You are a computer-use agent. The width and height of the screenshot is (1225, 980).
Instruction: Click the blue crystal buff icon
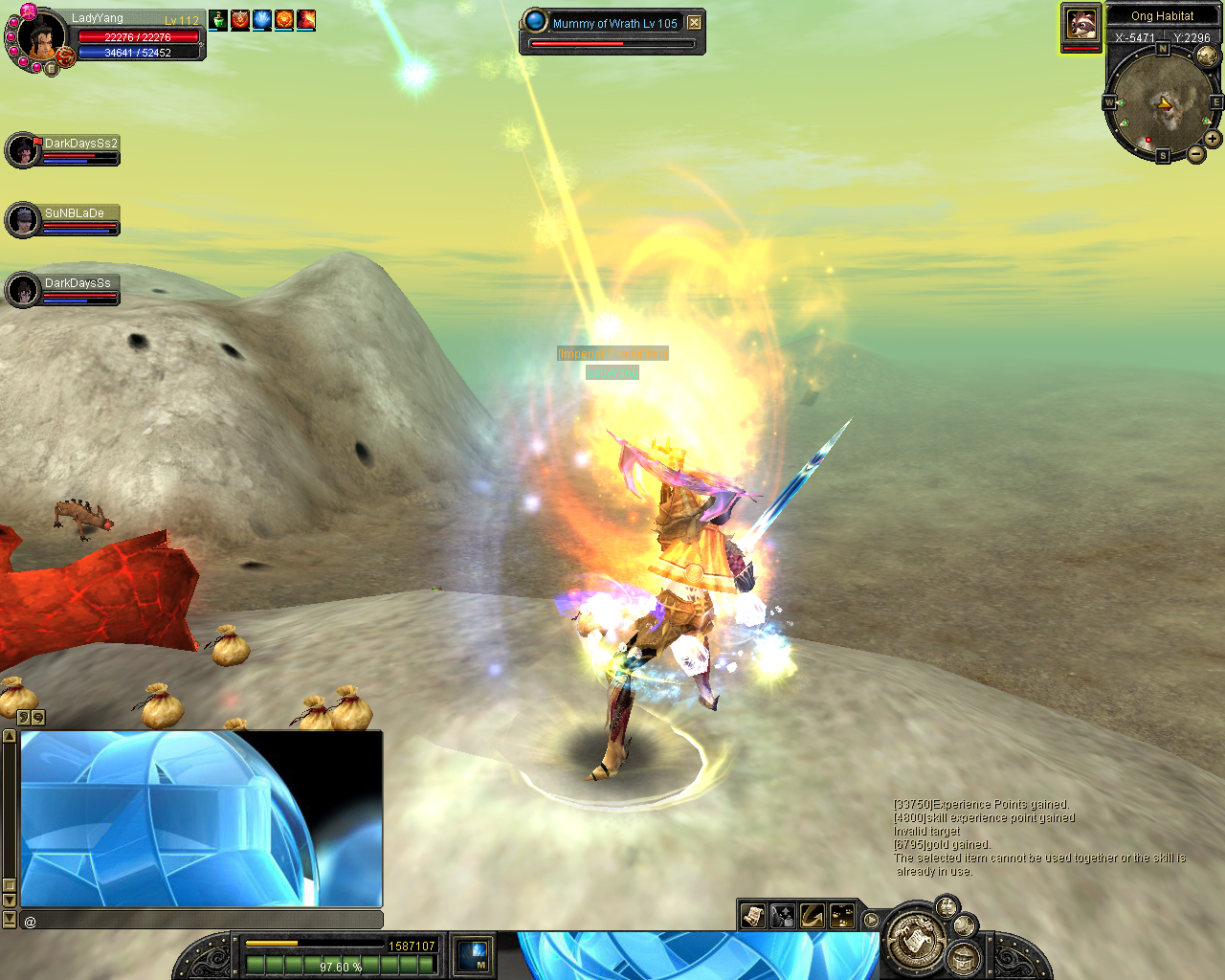262,19
